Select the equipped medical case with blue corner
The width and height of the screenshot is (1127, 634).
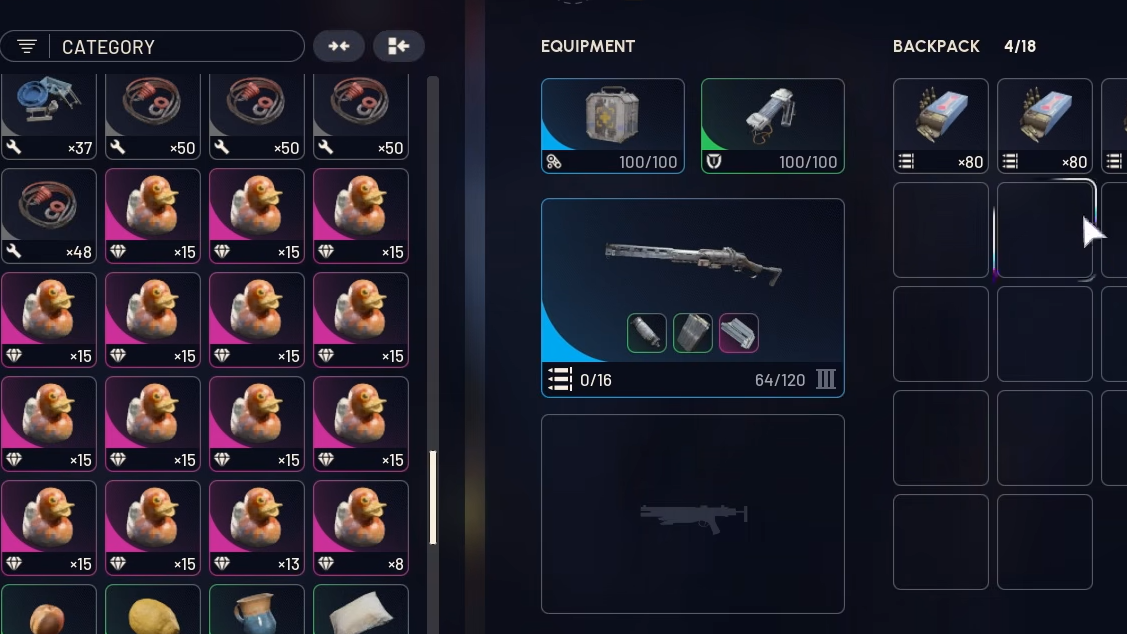[612, 126]
